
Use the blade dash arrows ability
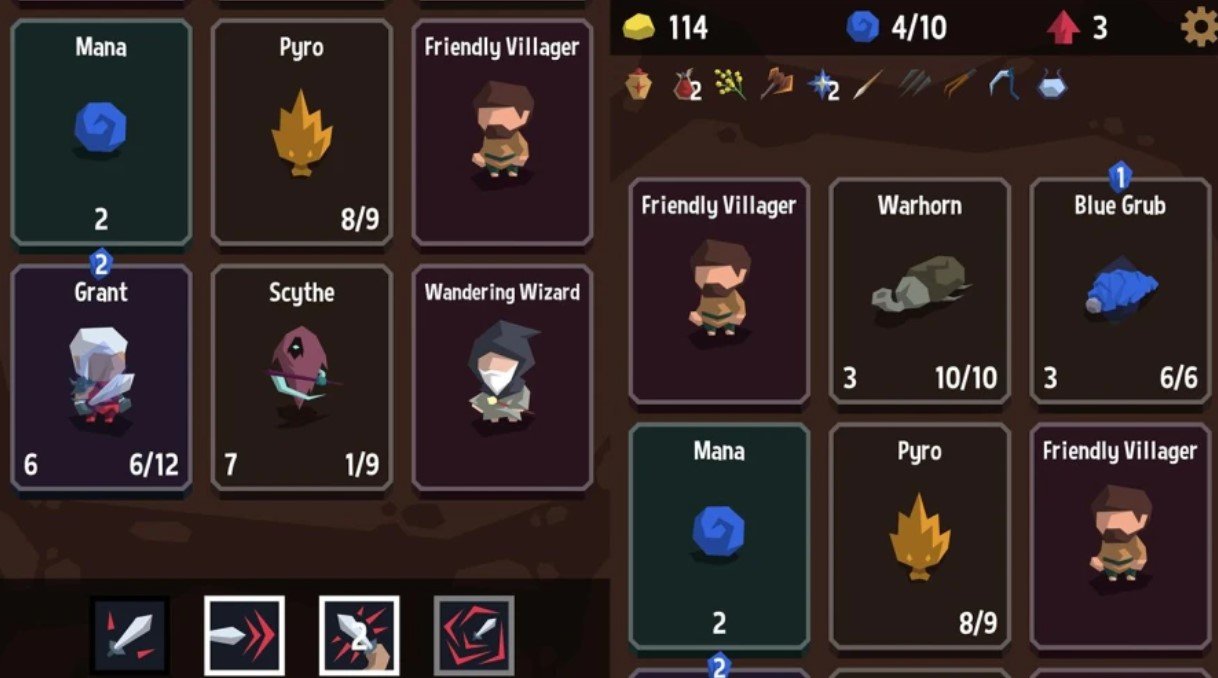pyautogui.click(x=244, y=635)
